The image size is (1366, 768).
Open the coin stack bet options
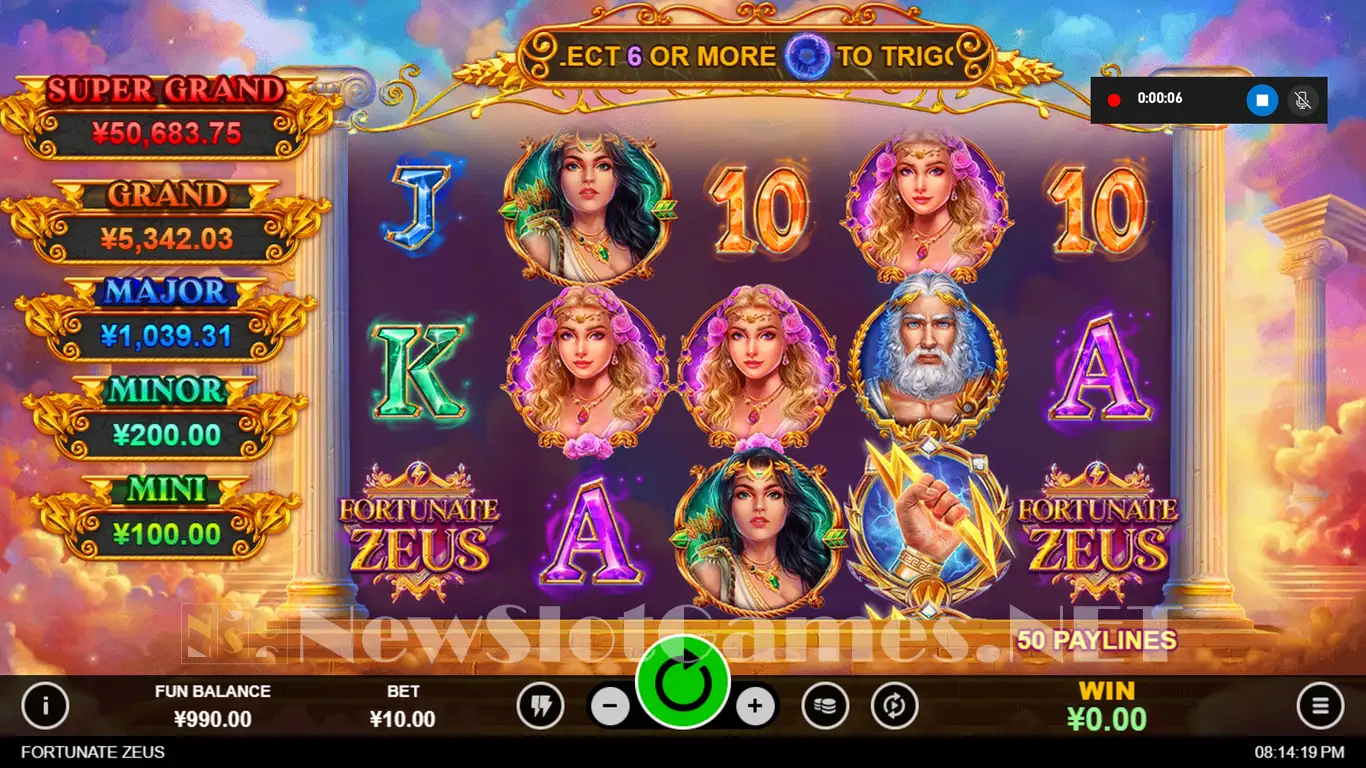coord(825,707)
